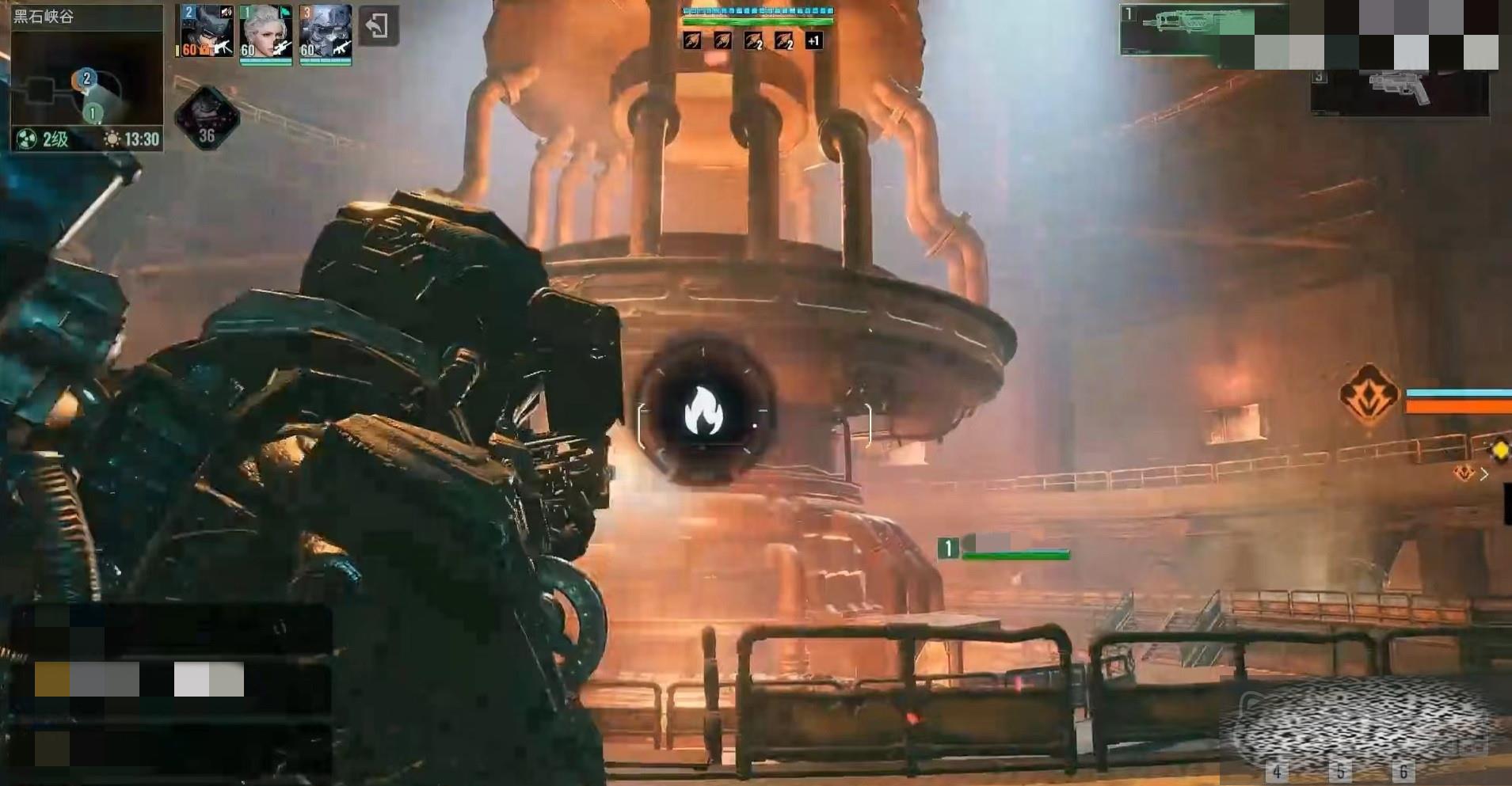The height and width of the screenshot is (786, 1512).
Task: Switch to weapon slot 1 rifle
Action: 1186,30
